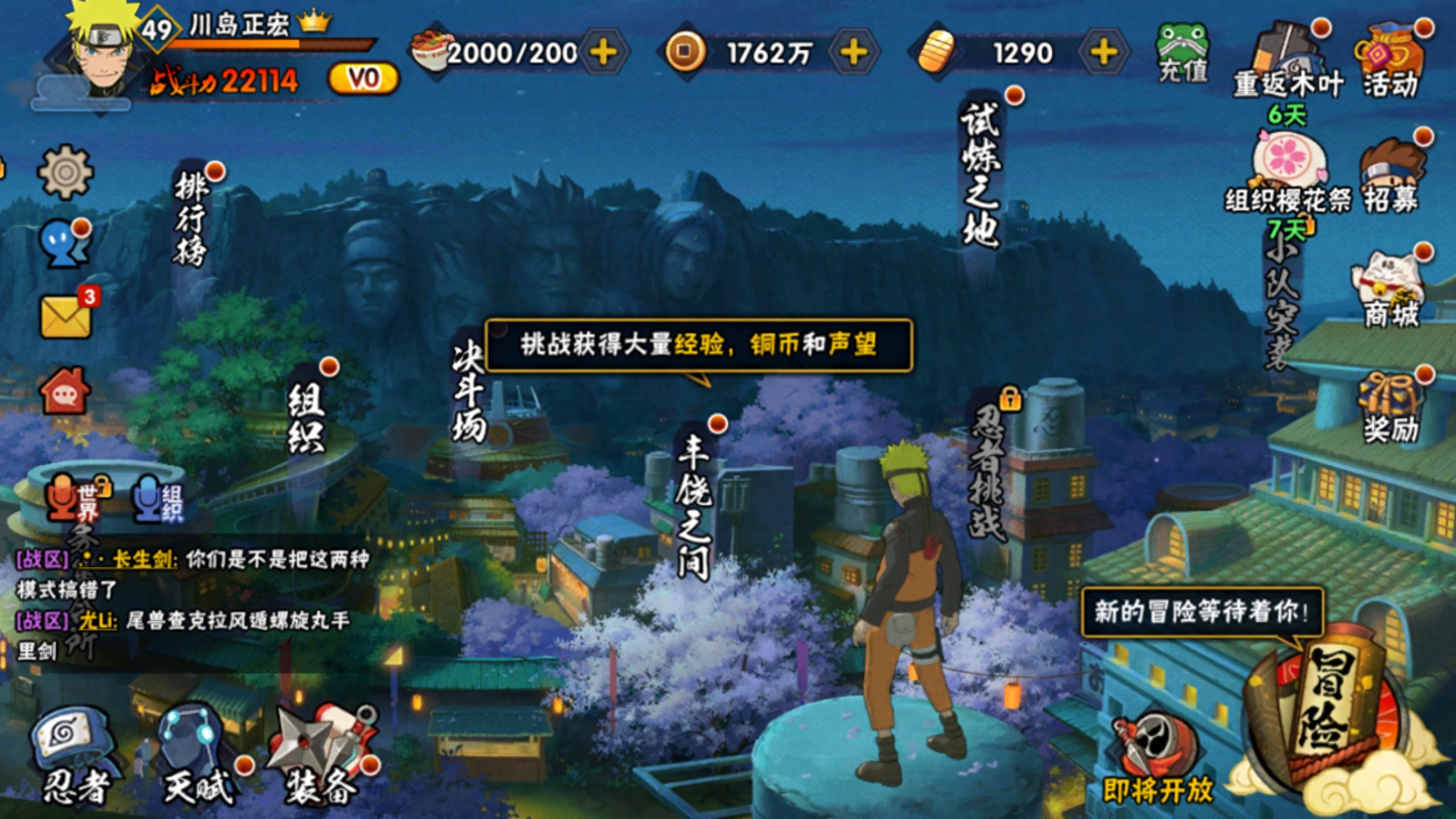The image size is (1456, 819).
Task: Open the 充值 recharge frog icon
Action: click(x=1182, y=52)
